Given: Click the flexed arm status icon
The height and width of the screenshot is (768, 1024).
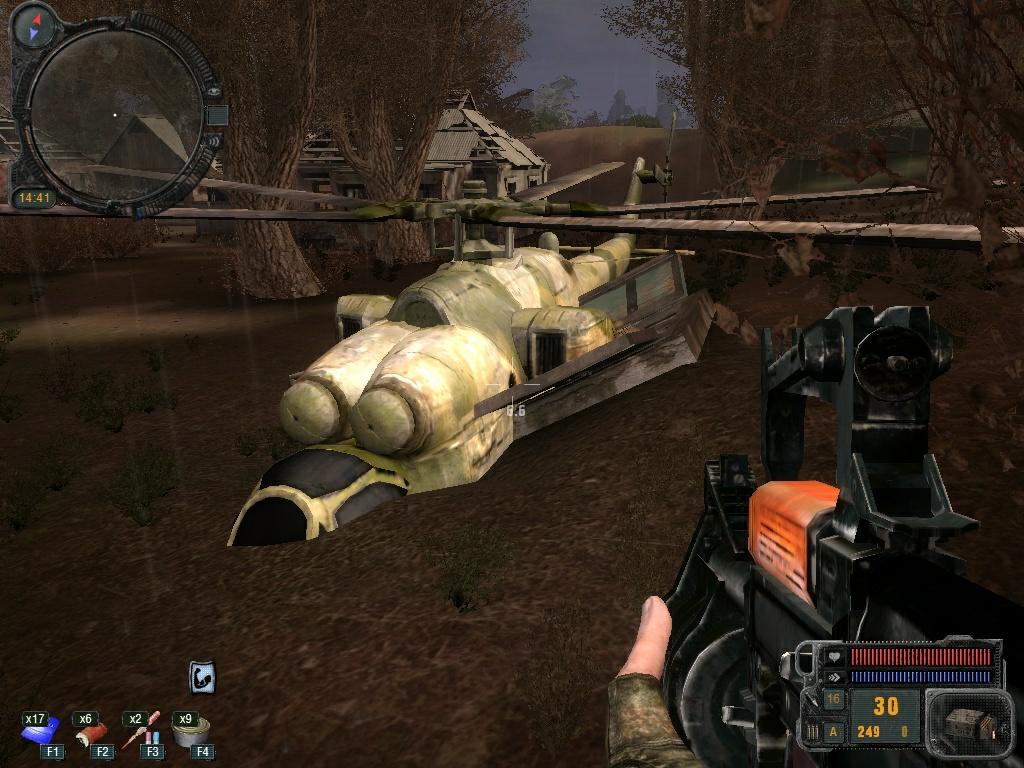Looking at the screenshot, I should point(203,677).
